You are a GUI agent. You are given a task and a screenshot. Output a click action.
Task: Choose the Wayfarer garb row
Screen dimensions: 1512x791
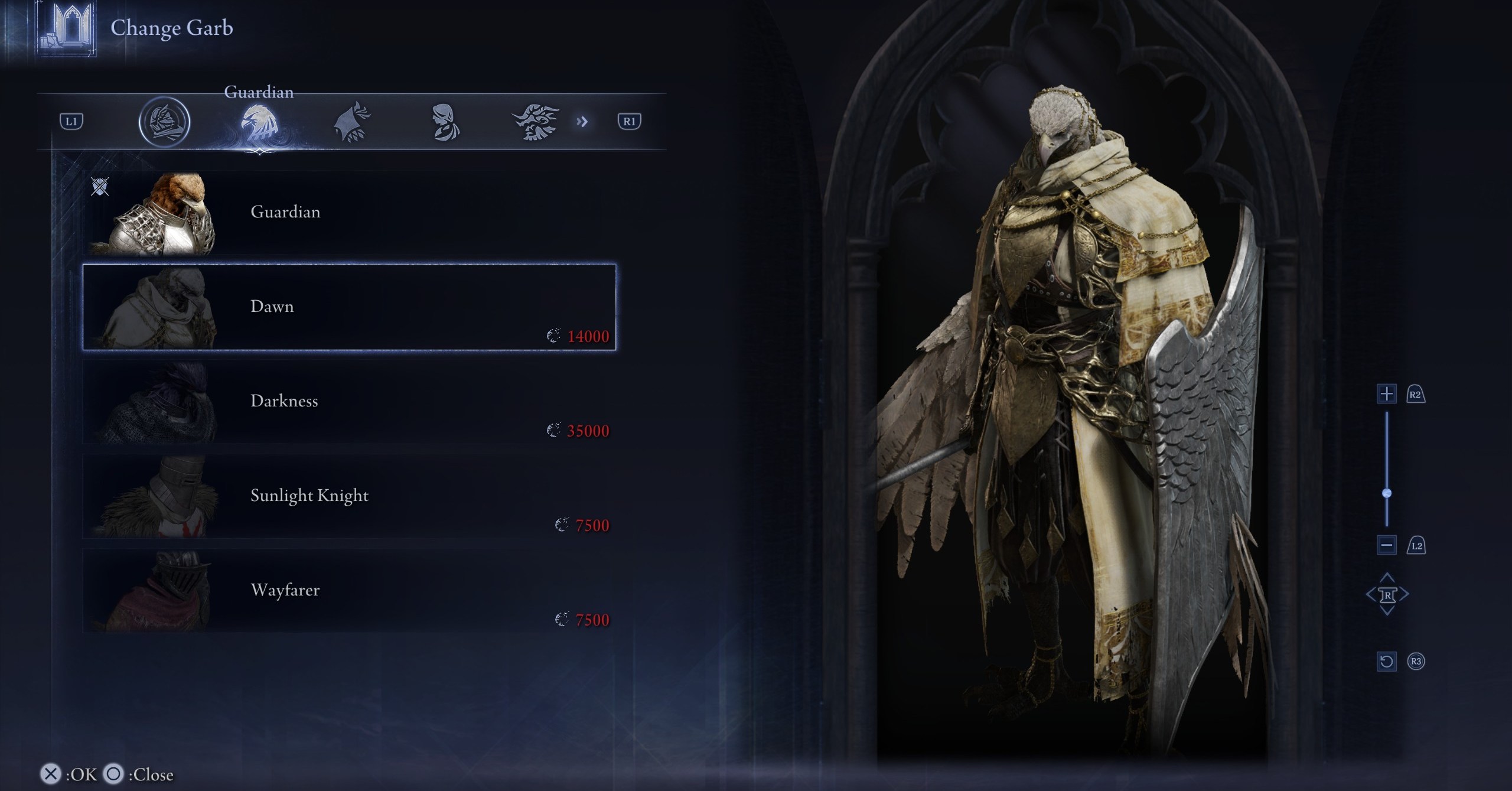tap(348, 591)
